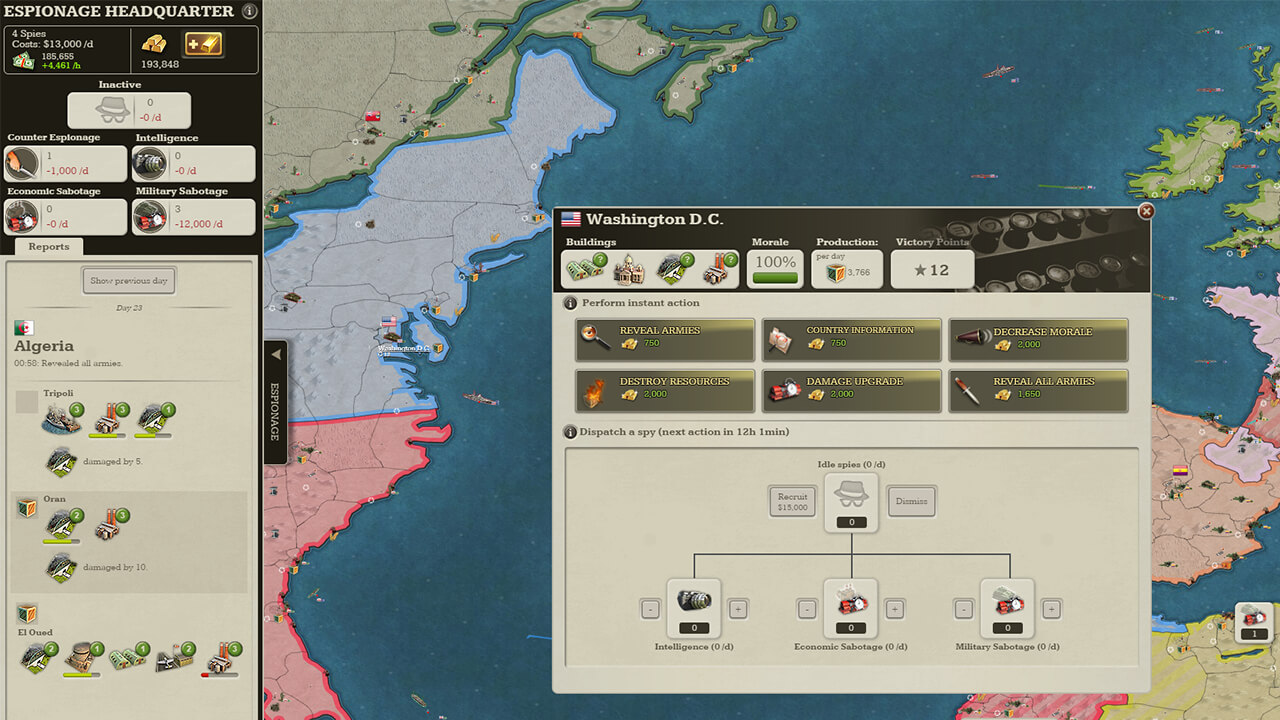The height and width of the screenshot is (720, 1280).
Task: Recruit a new spy for $15,000
Action: click(x=792, y=501)
